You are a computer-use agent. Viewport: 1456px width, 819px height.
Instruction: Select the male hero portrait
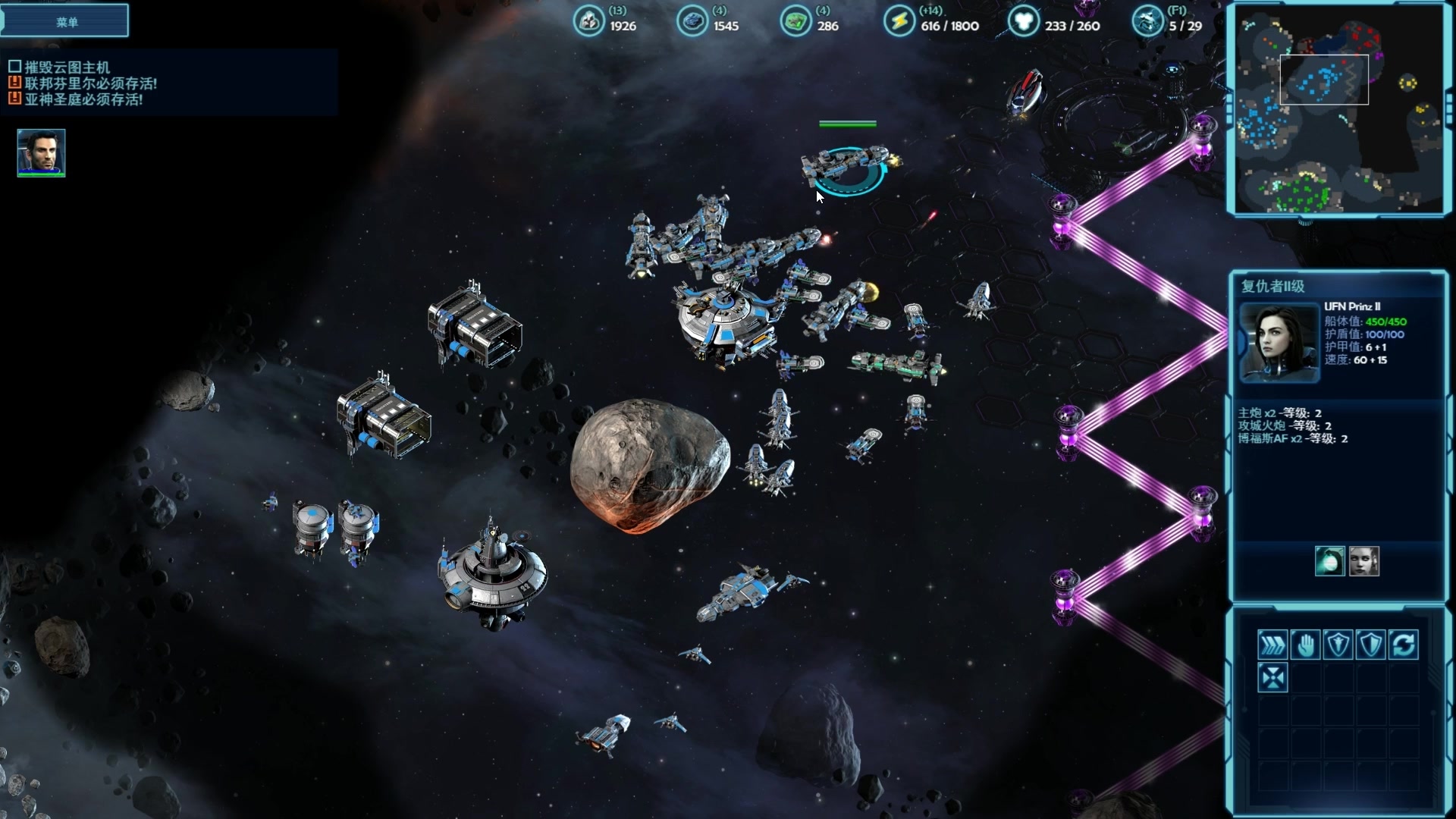(x=42, y=152)
